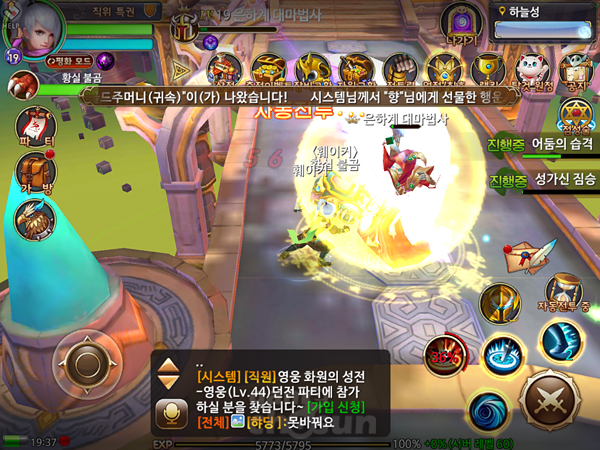The height and width of the screenshot is (450, 600).
Task: Open the 공지 notice icon
Action: (574, 68)
